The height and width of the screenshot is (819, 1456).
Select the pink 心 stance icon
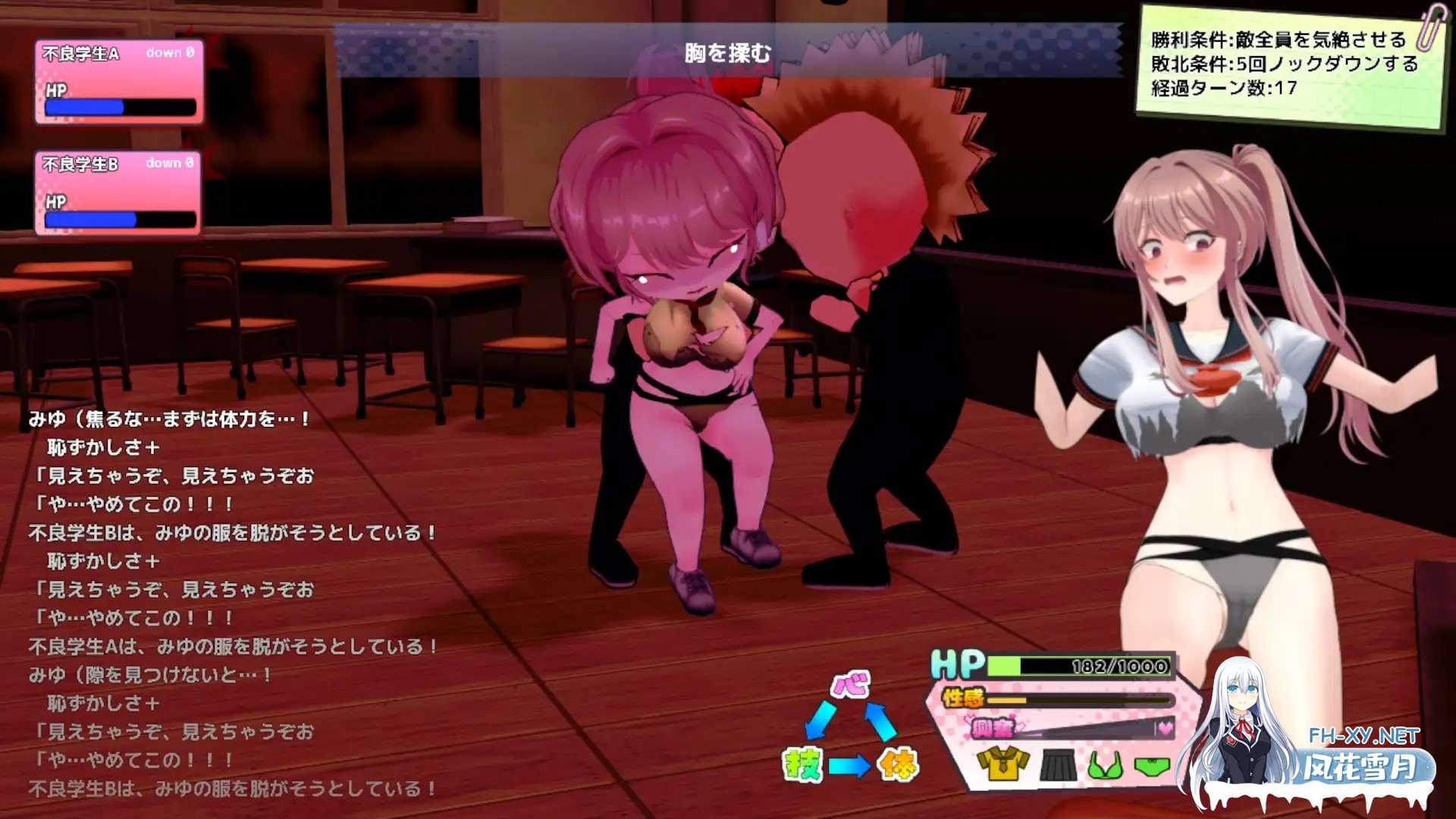tap(848, 685)
